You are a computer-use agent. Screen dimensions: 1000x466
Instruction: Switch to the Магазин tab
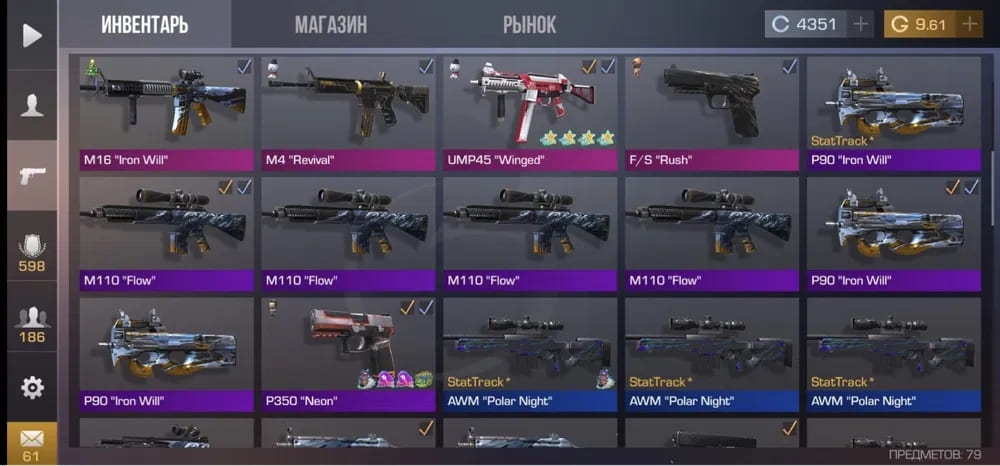tap(330, 24)
